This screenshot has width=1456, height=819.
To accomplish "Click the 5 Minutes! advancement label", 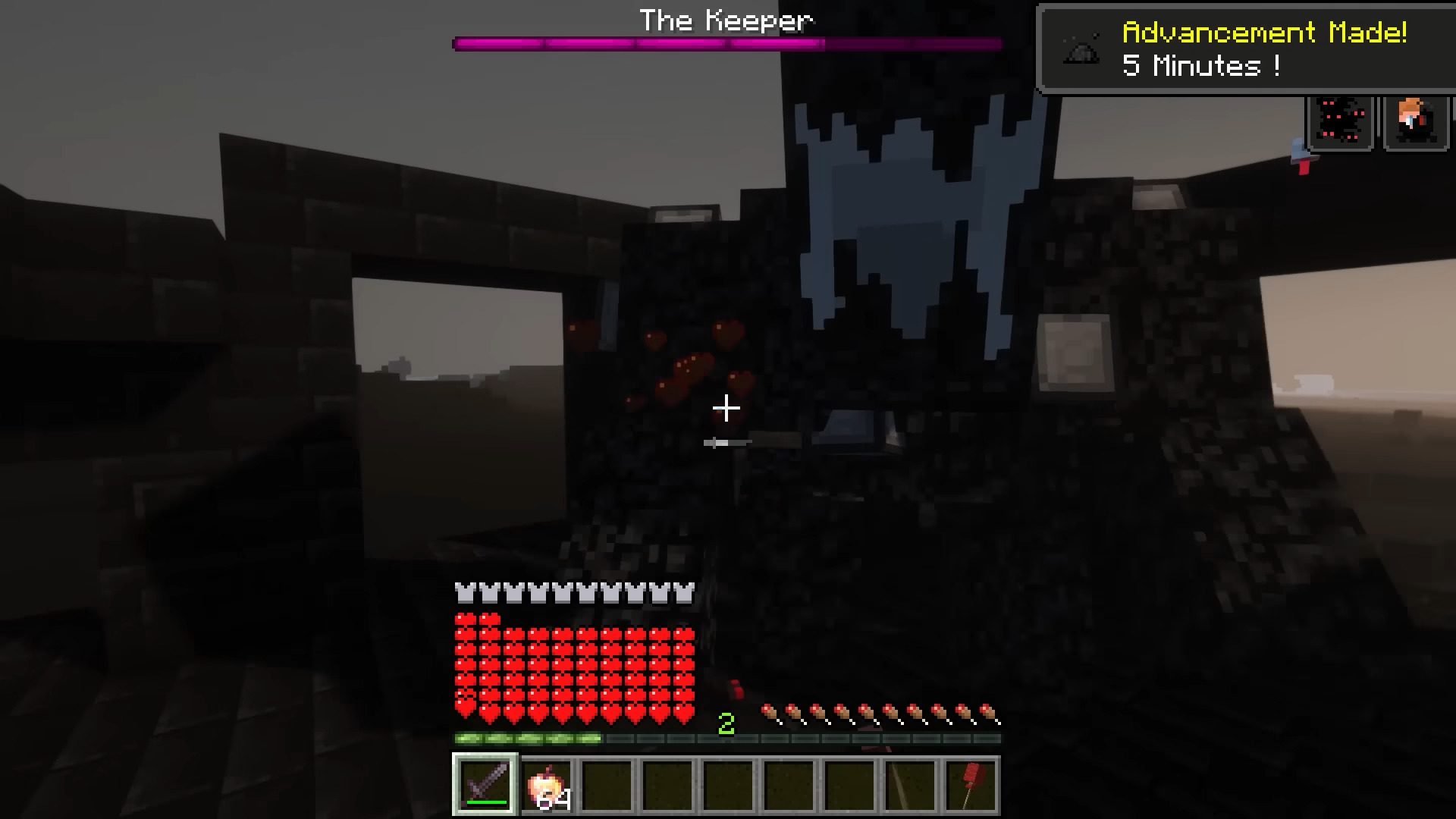I will (1200, 67).
